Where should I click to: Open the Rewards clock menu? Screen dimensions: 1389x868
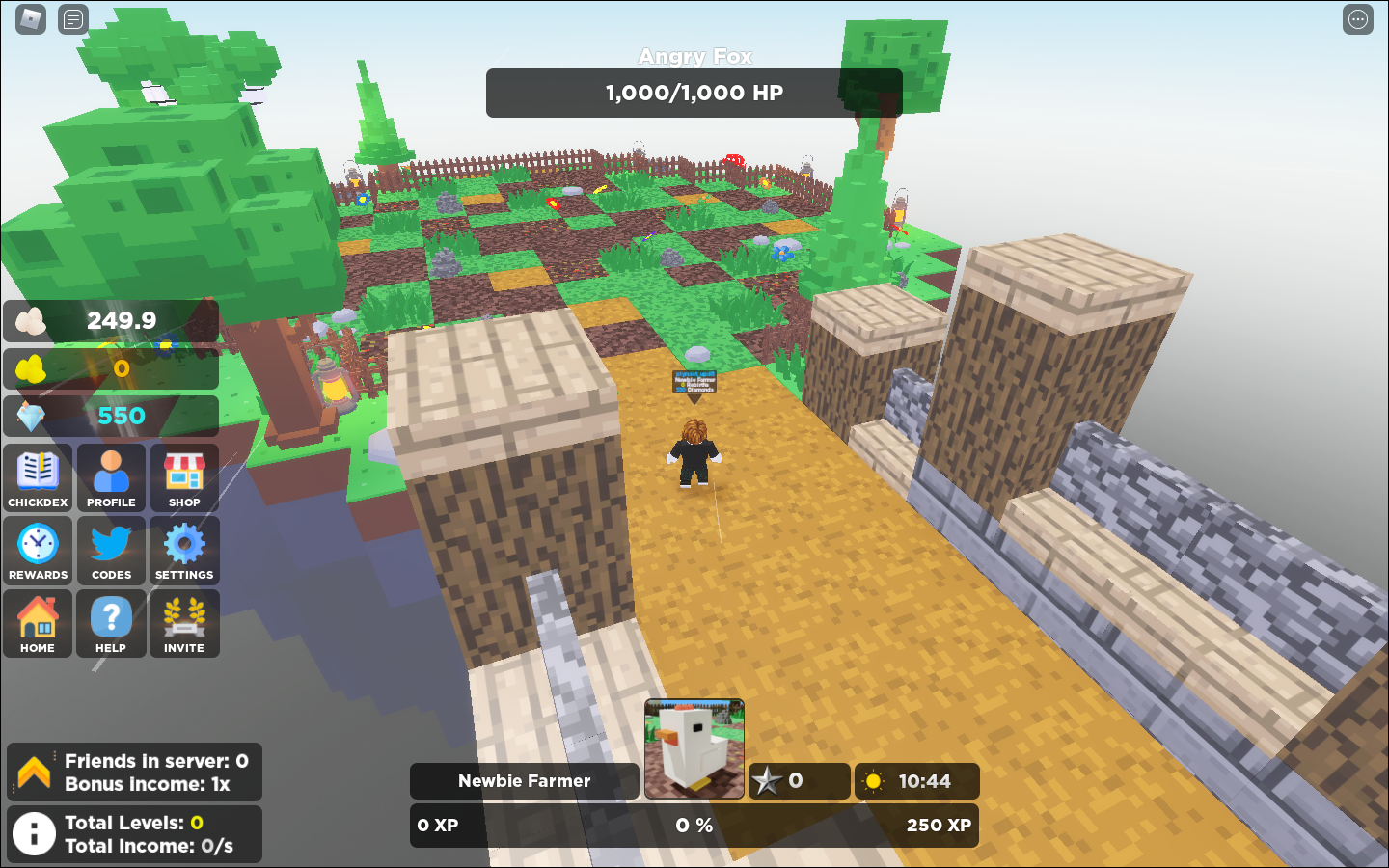(x=38, y=551)
